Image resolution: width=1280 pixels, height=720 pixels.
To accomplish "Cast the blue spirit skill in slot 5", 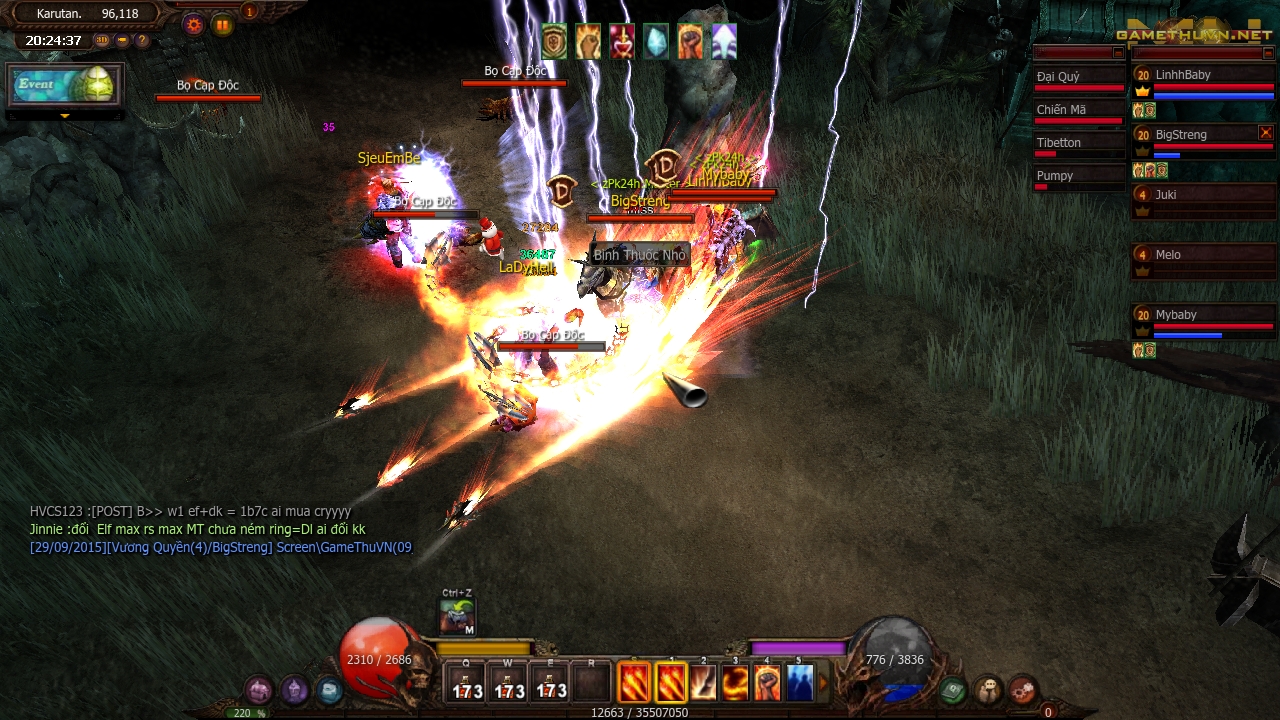I will [799, 683].
